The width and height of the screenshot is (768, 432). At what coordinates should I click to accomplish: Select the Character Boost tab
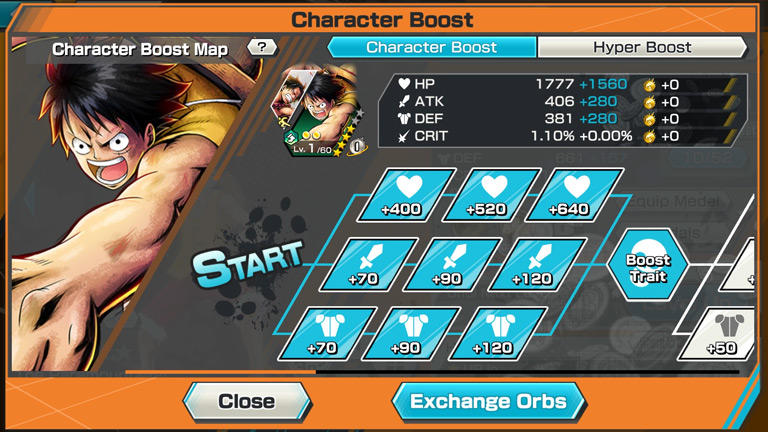(432, 47)
